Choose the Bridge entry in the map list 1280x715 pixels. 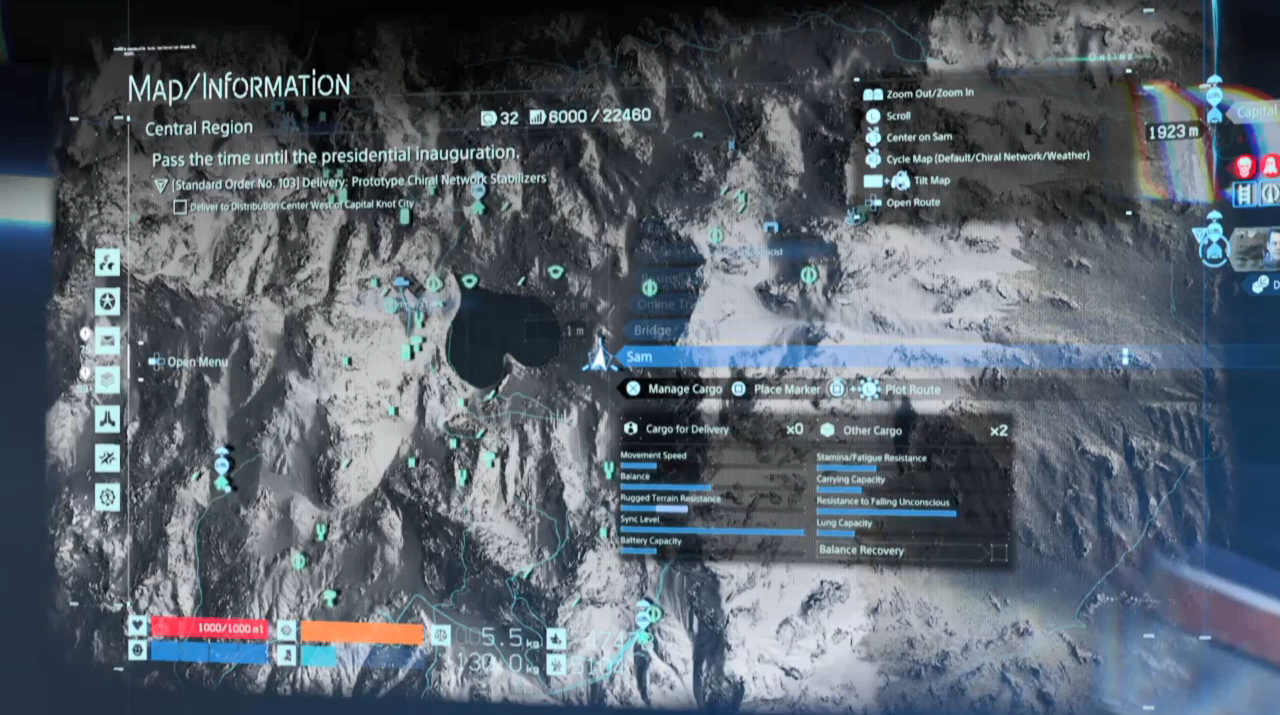coord(654,331)
